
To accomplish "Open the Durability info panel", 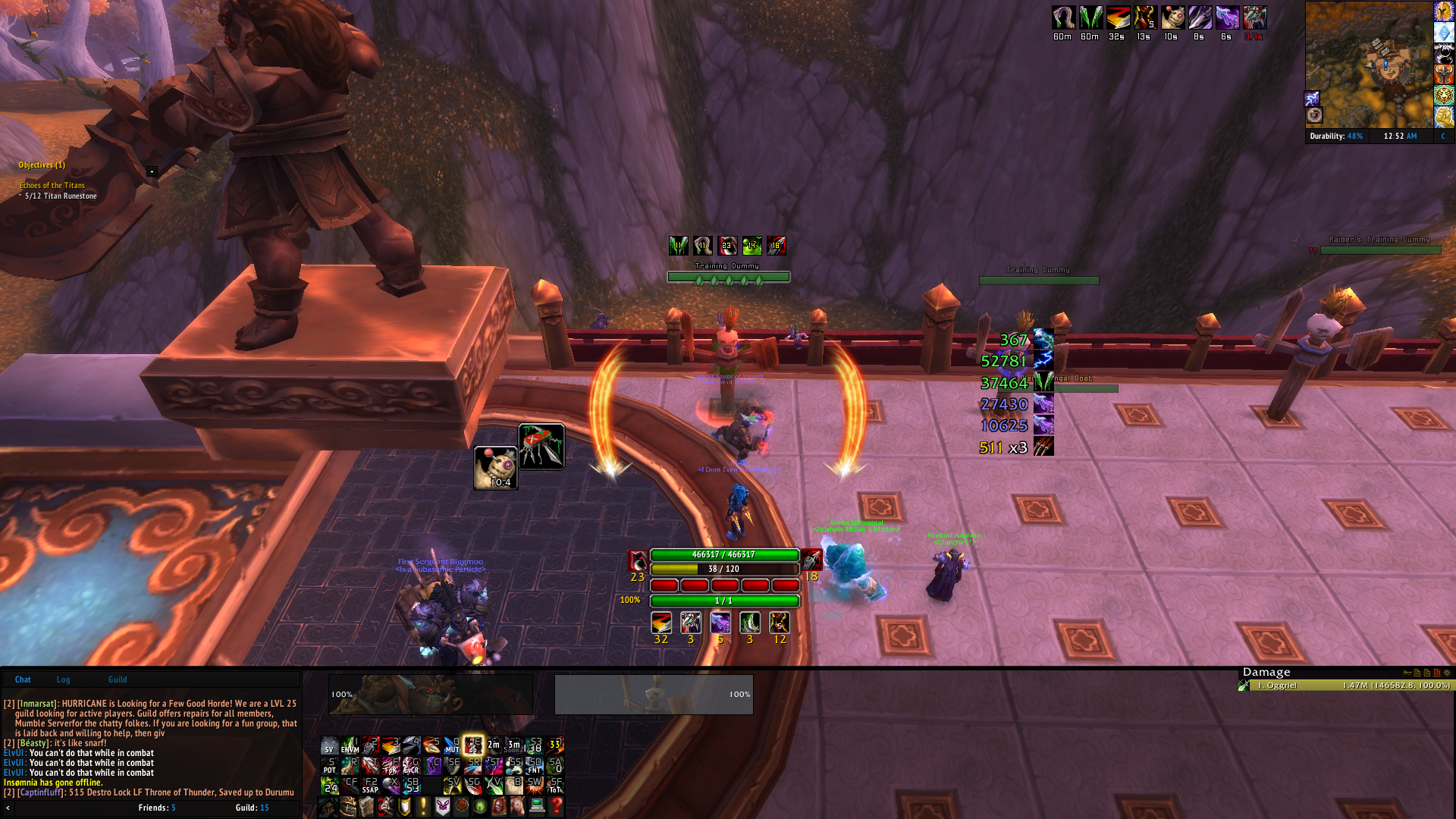I will click(x=1335, y=136).
